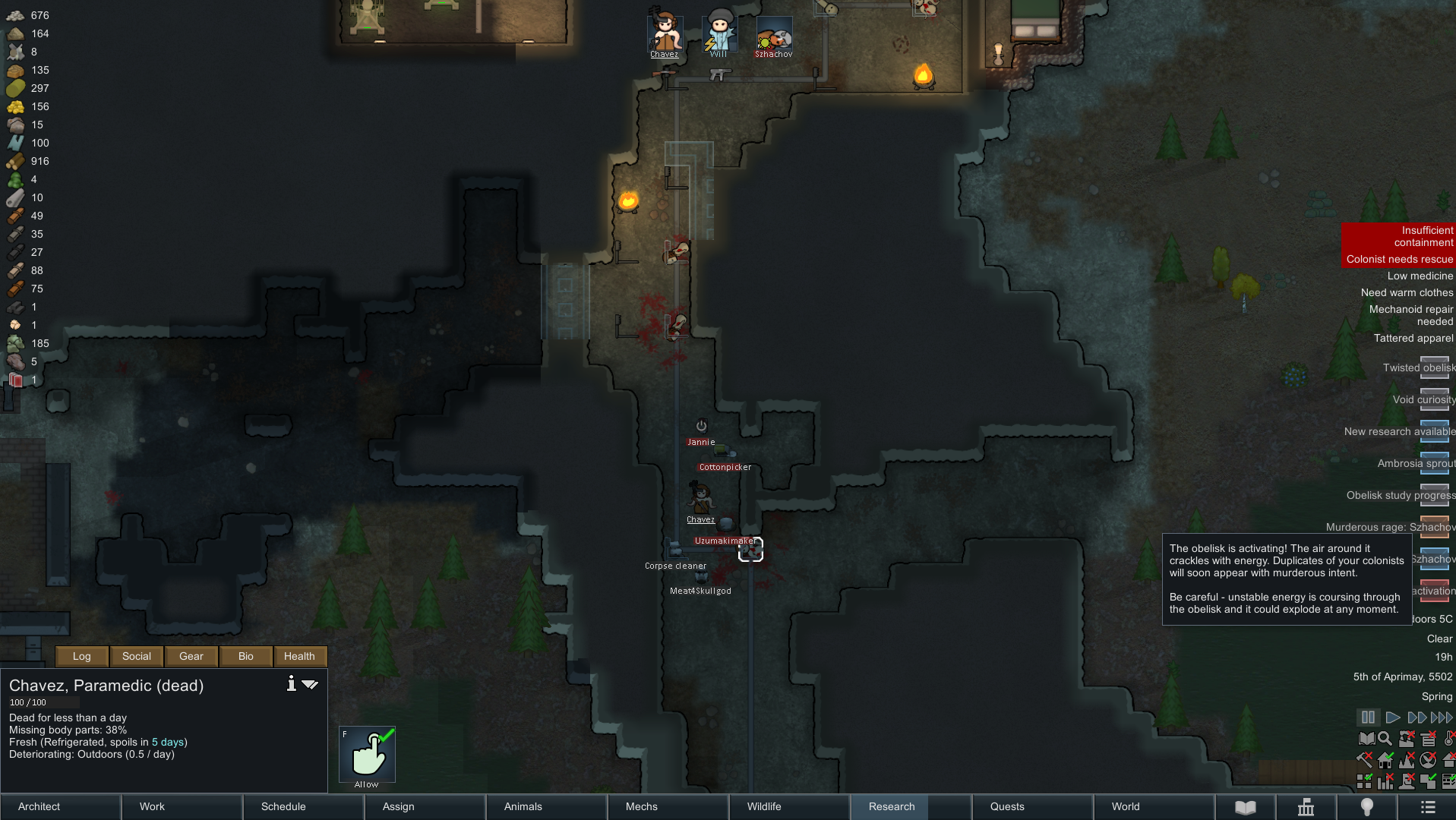Open the info card for Chavez
The height and width of the screenshot is (820, 1456).
(x=291, y=683)
